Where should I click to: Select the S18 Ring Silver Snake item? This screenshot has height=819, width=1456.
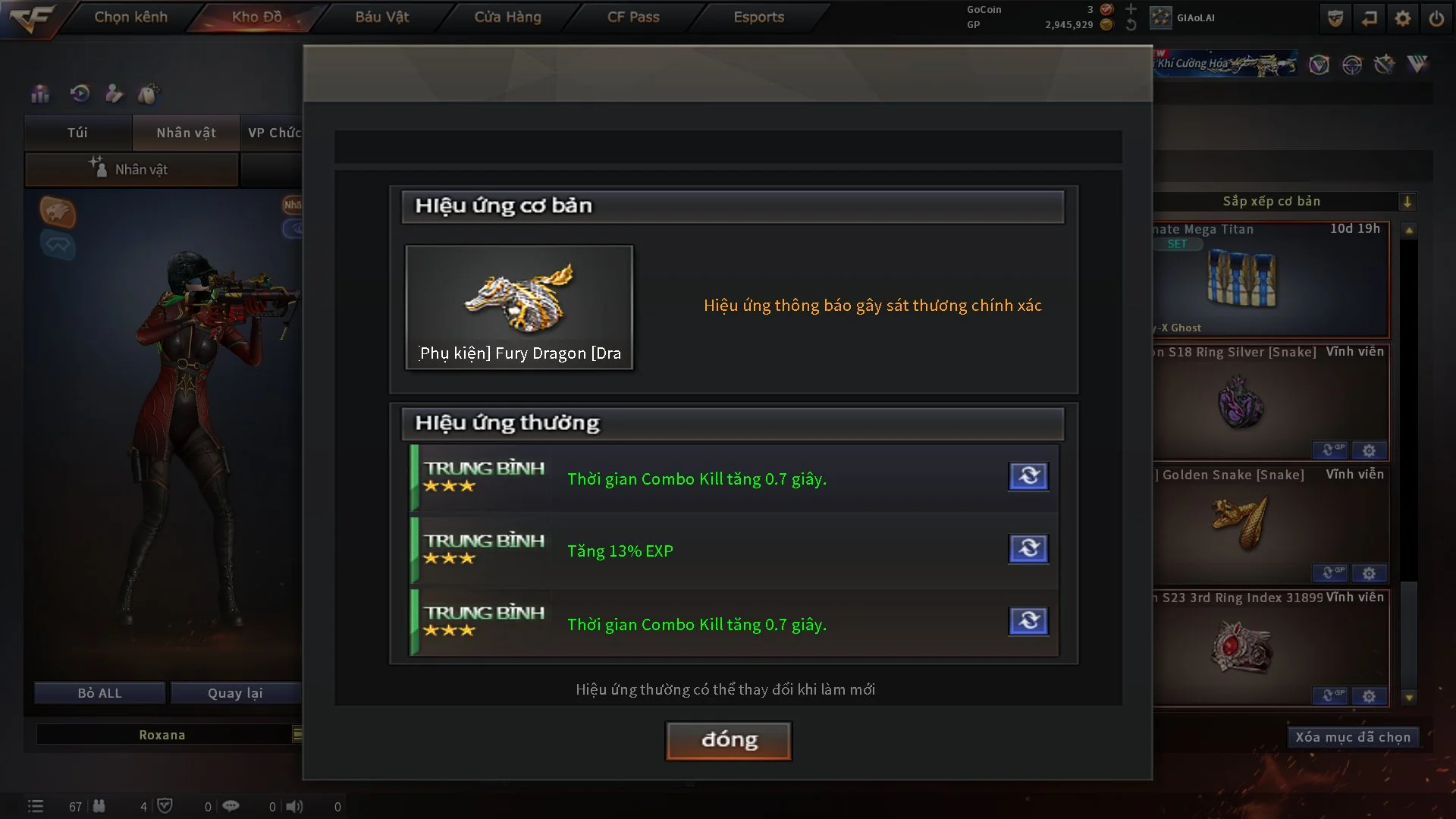tap(1241, 402)
